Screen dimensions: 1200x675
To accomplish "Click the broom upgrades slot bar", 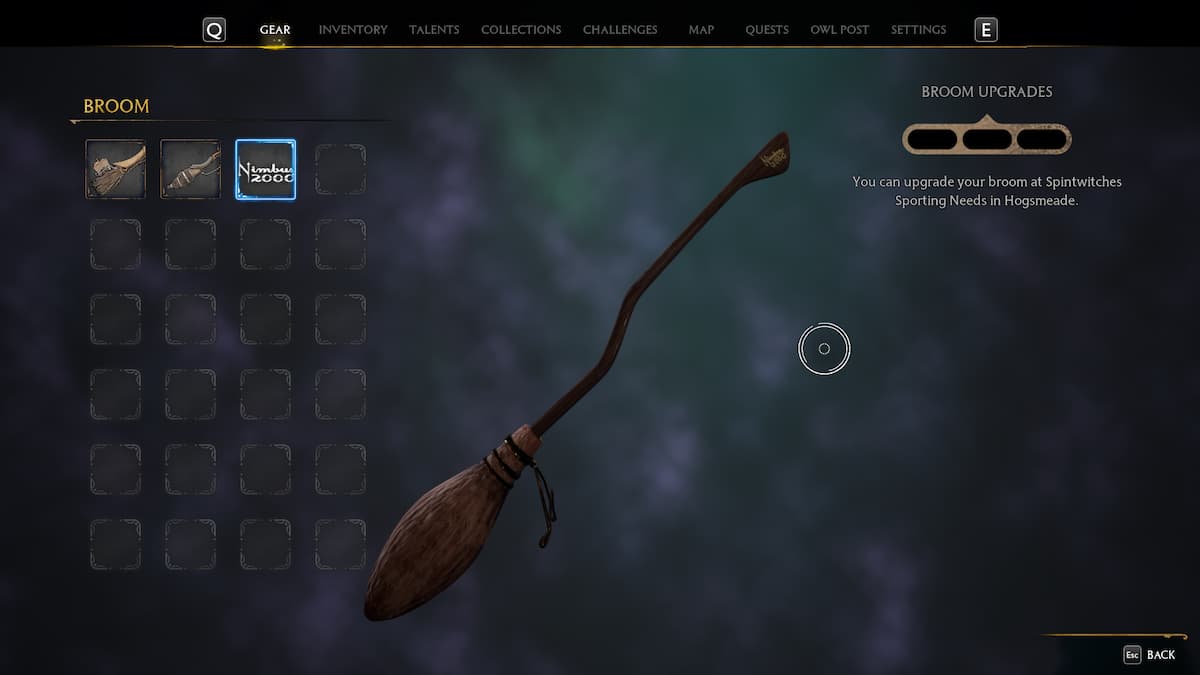I will [987, 139].
